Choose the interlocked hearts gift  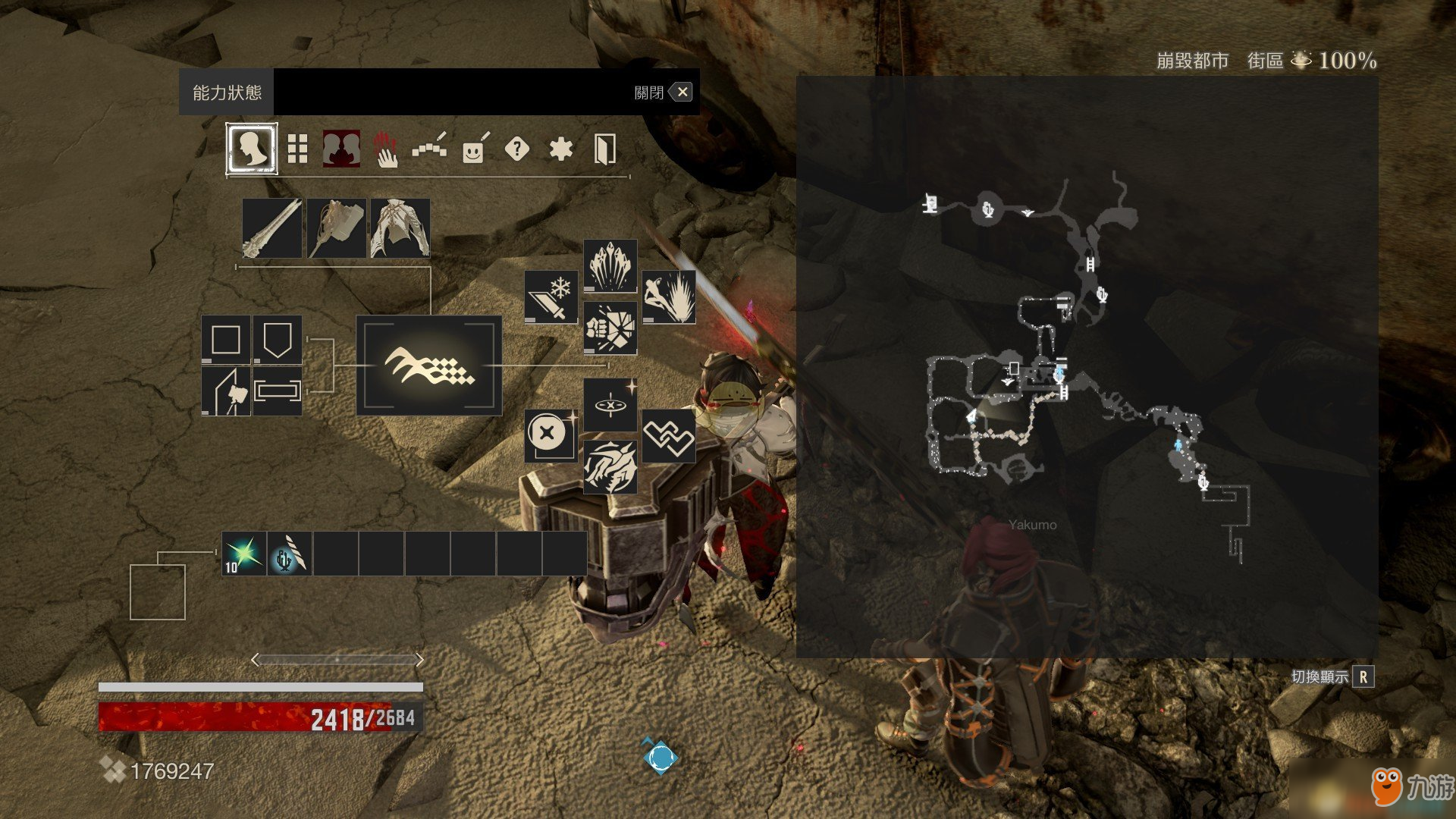point(669,436)
